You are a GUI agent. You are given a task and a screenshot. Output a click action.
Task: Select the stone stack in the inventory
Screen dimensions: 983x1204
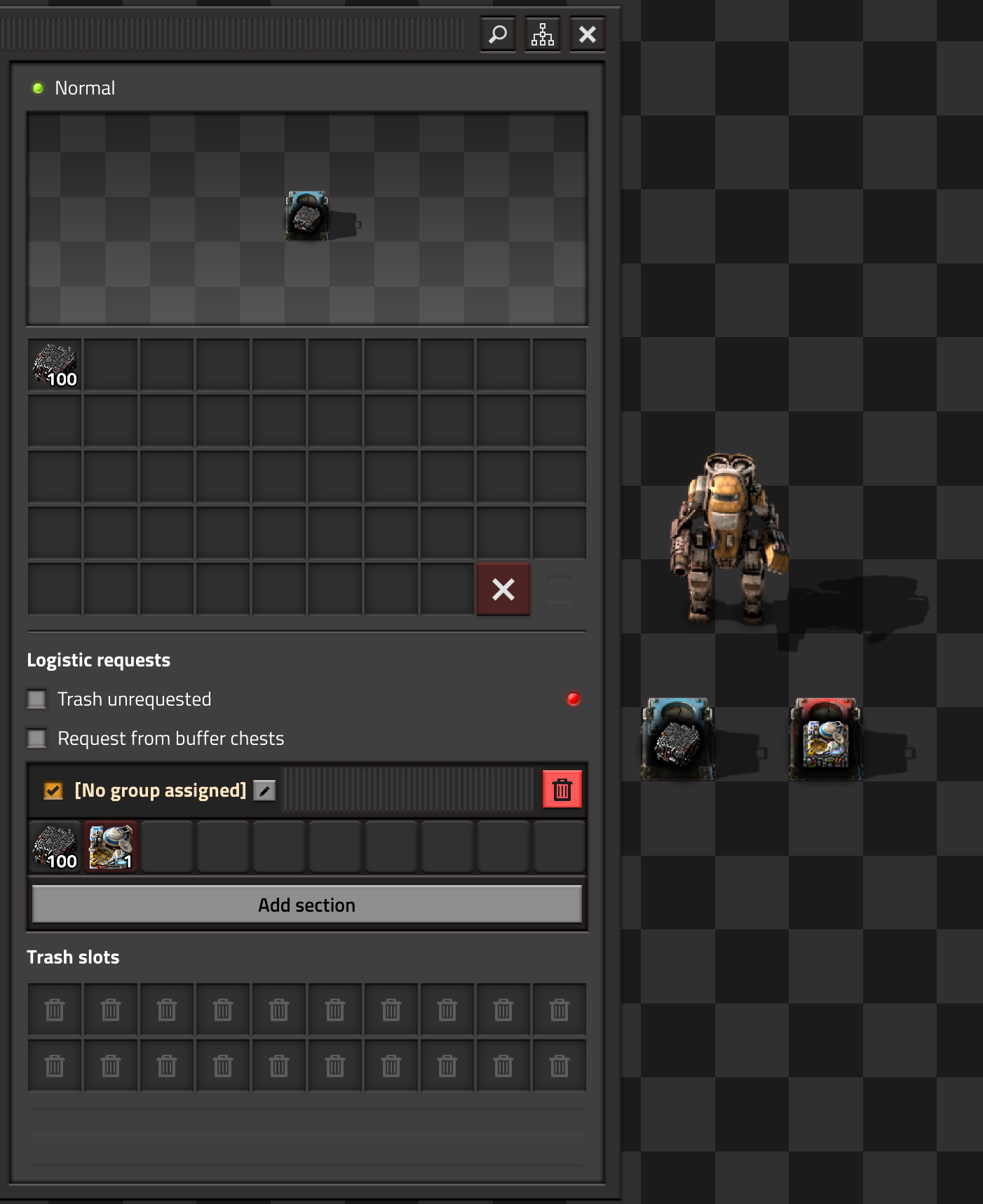point(55,364)
